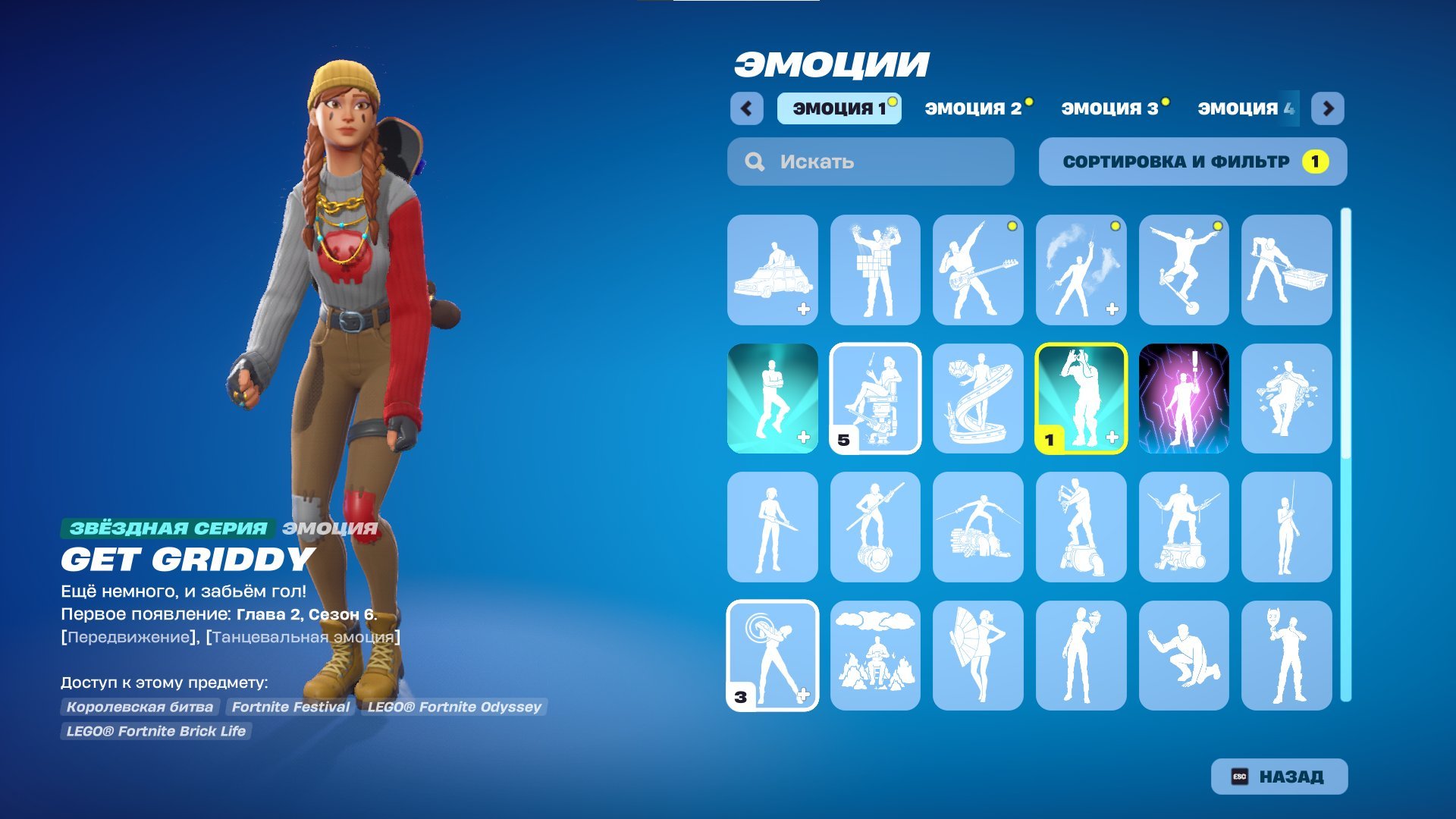Open СОРТИРОВКА И ФИЛЬТР options
This screenshot has height=819, width=1456.
pos(1191,161)
